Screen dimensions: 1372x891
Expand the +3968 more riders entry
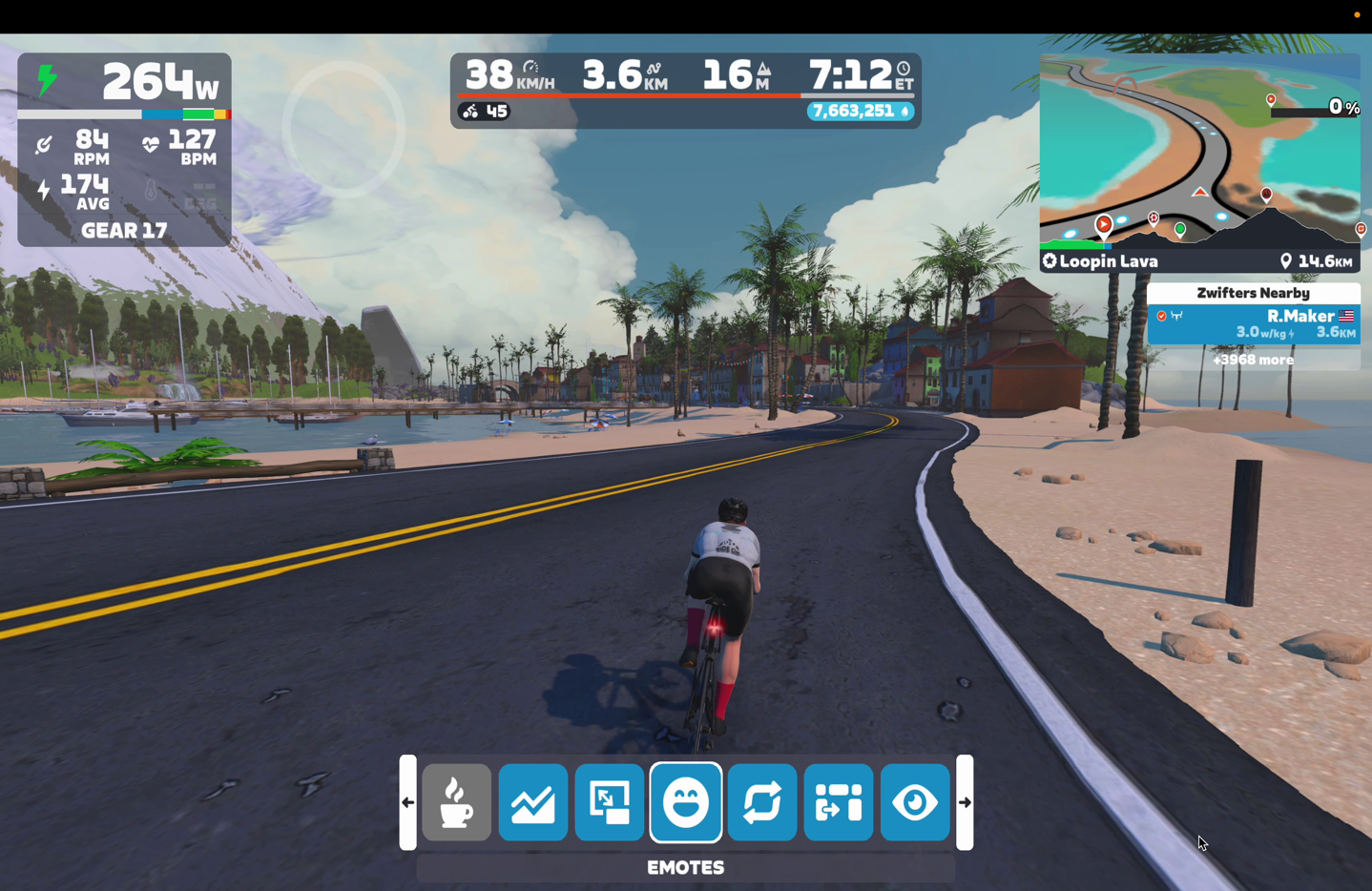[x=1253, y=360]
